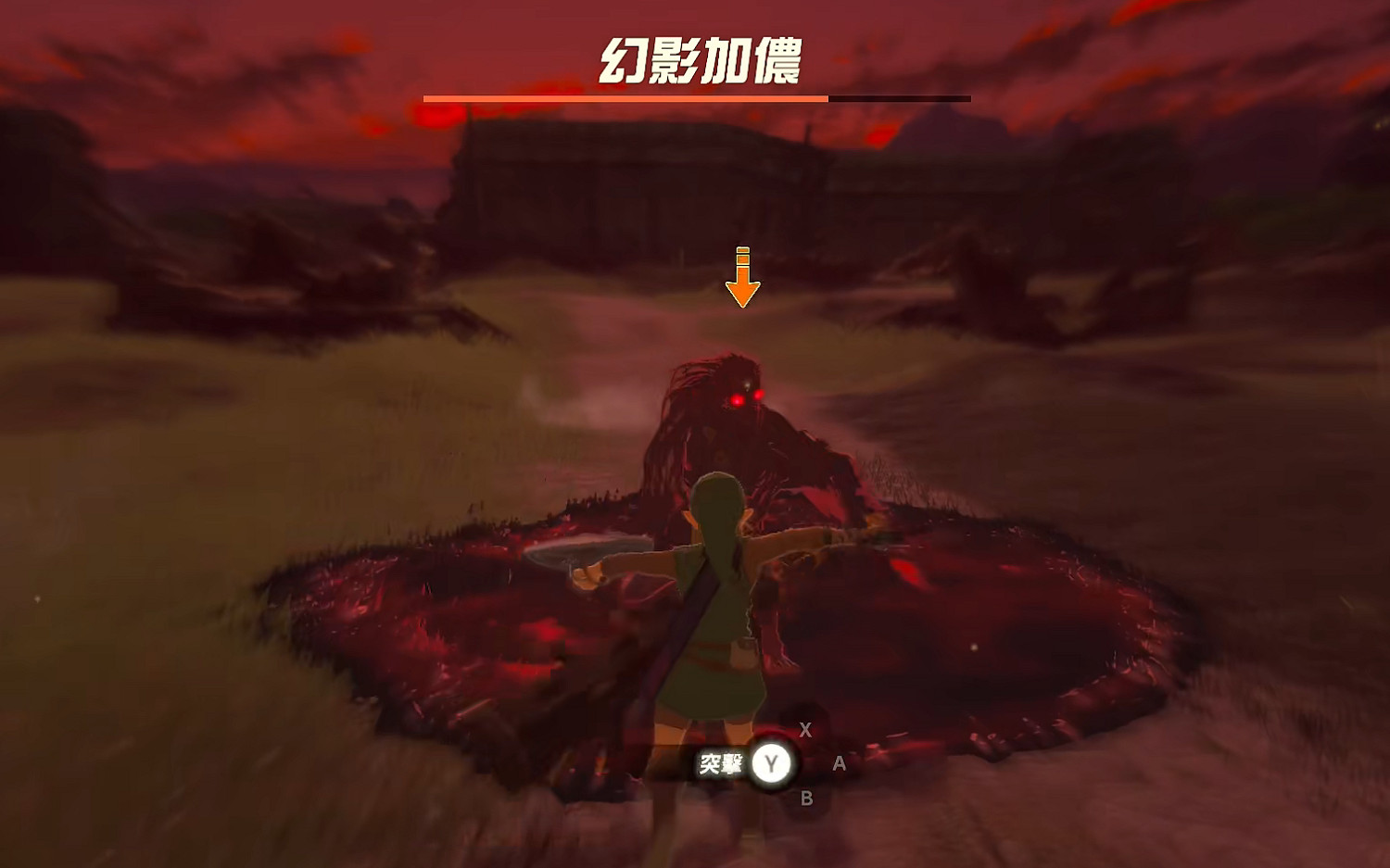Click the A button label
Viewport: 1390px width, 868px height.
coord(839,764)
